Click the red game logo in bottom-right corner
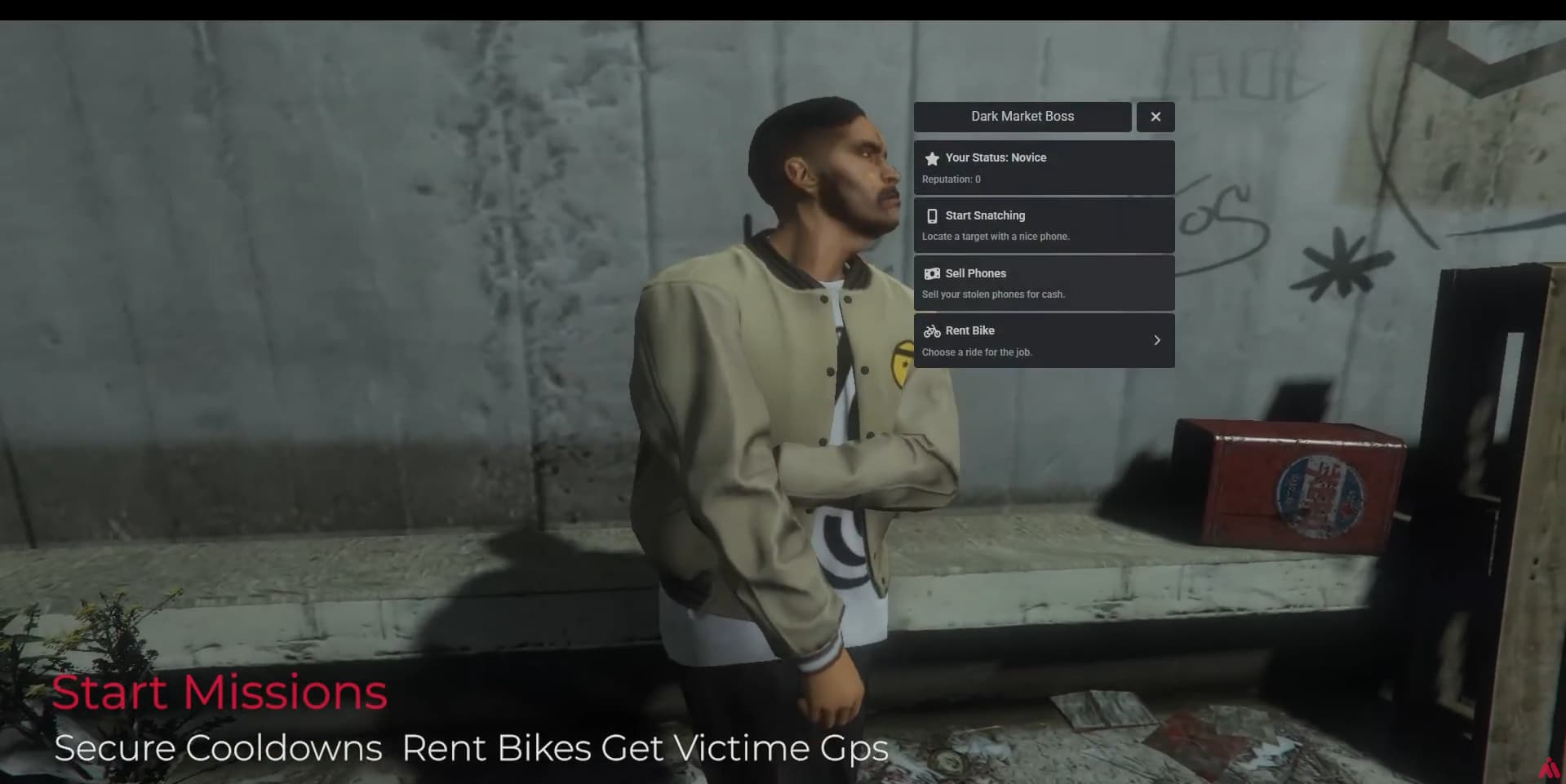Screen dimensions: 1566x784 pos(1549,768)
